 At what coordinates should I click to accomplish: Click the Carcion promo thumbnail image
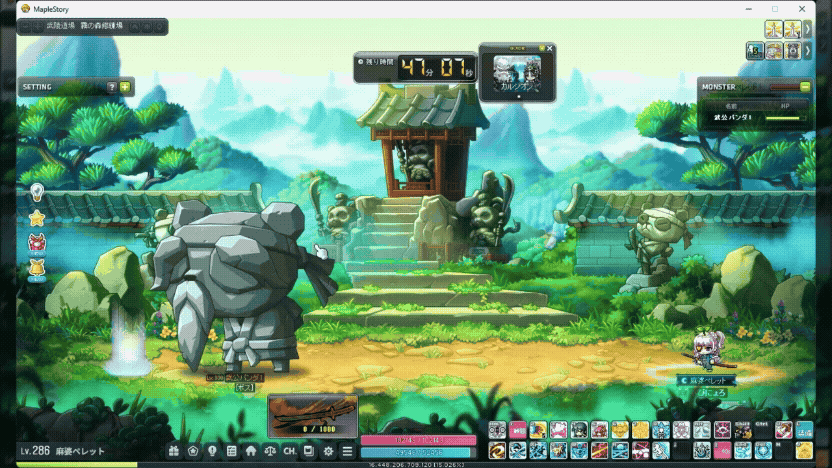click(x=516, y=75)
